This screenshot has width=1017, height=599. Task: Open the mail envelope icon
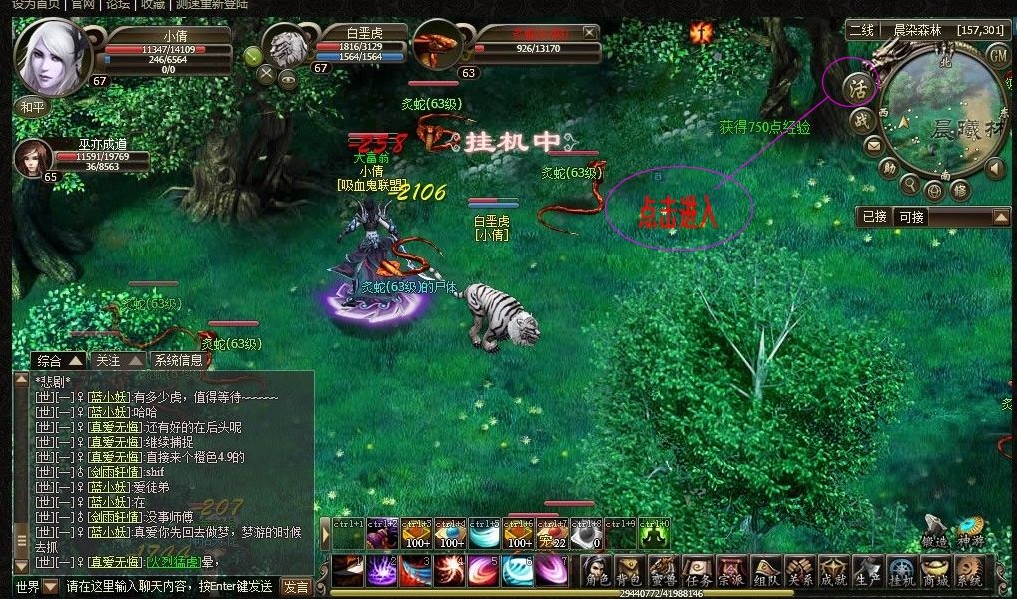click(873, 146)
